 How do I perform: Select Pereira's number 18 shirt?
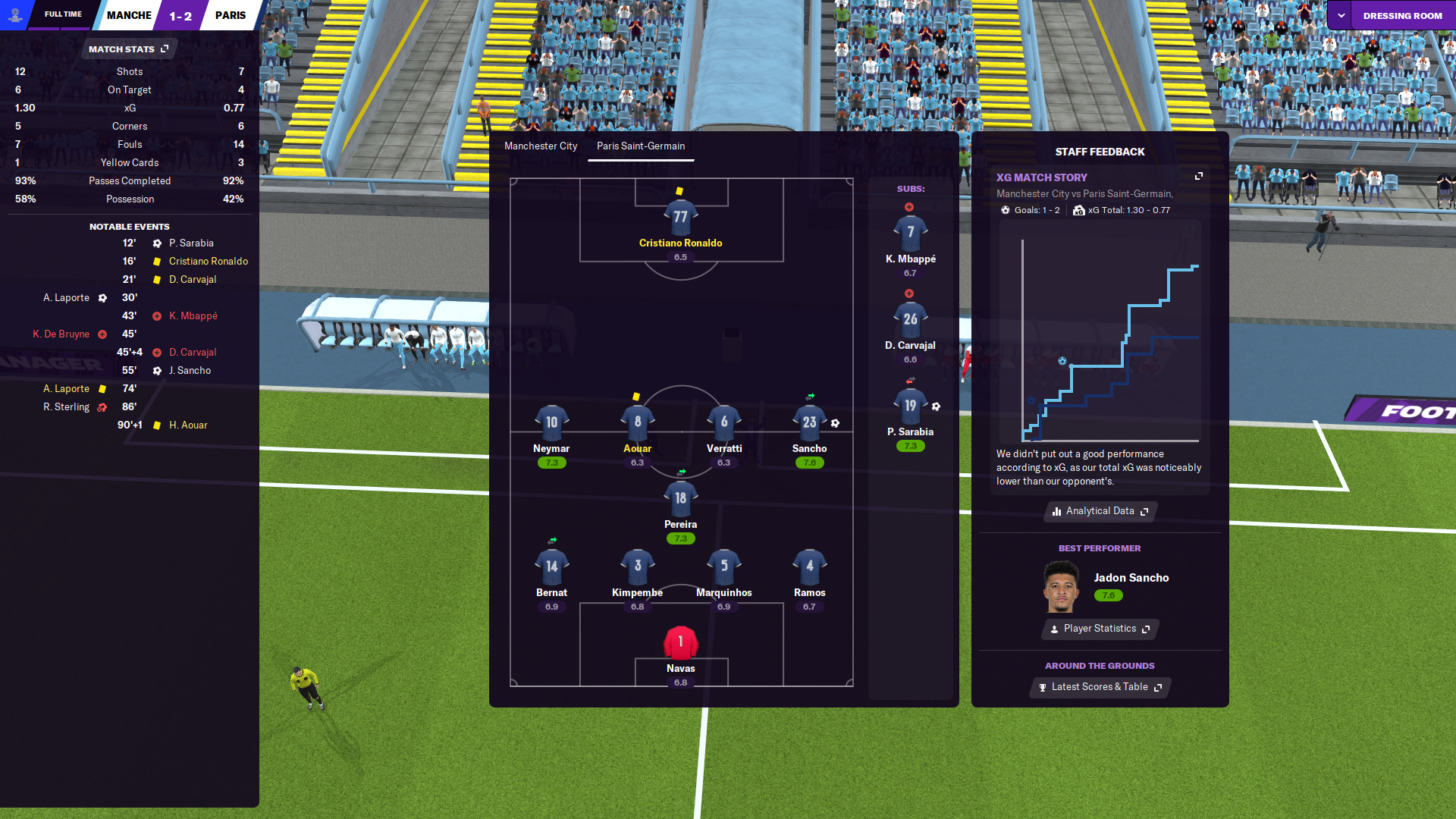tap(680, 499)
